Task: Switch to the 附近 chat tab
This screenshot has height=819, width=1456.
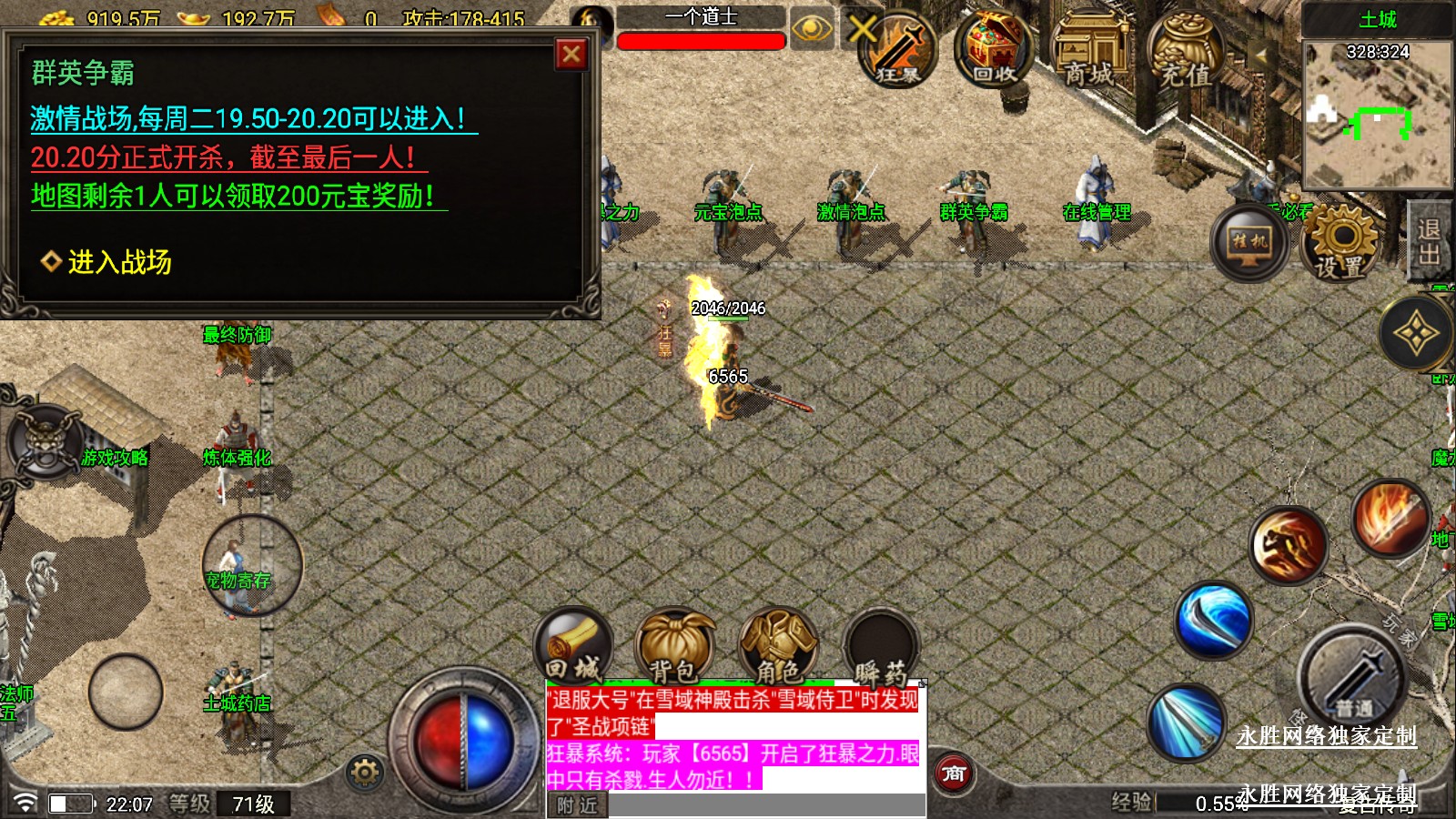Action: 578,805
